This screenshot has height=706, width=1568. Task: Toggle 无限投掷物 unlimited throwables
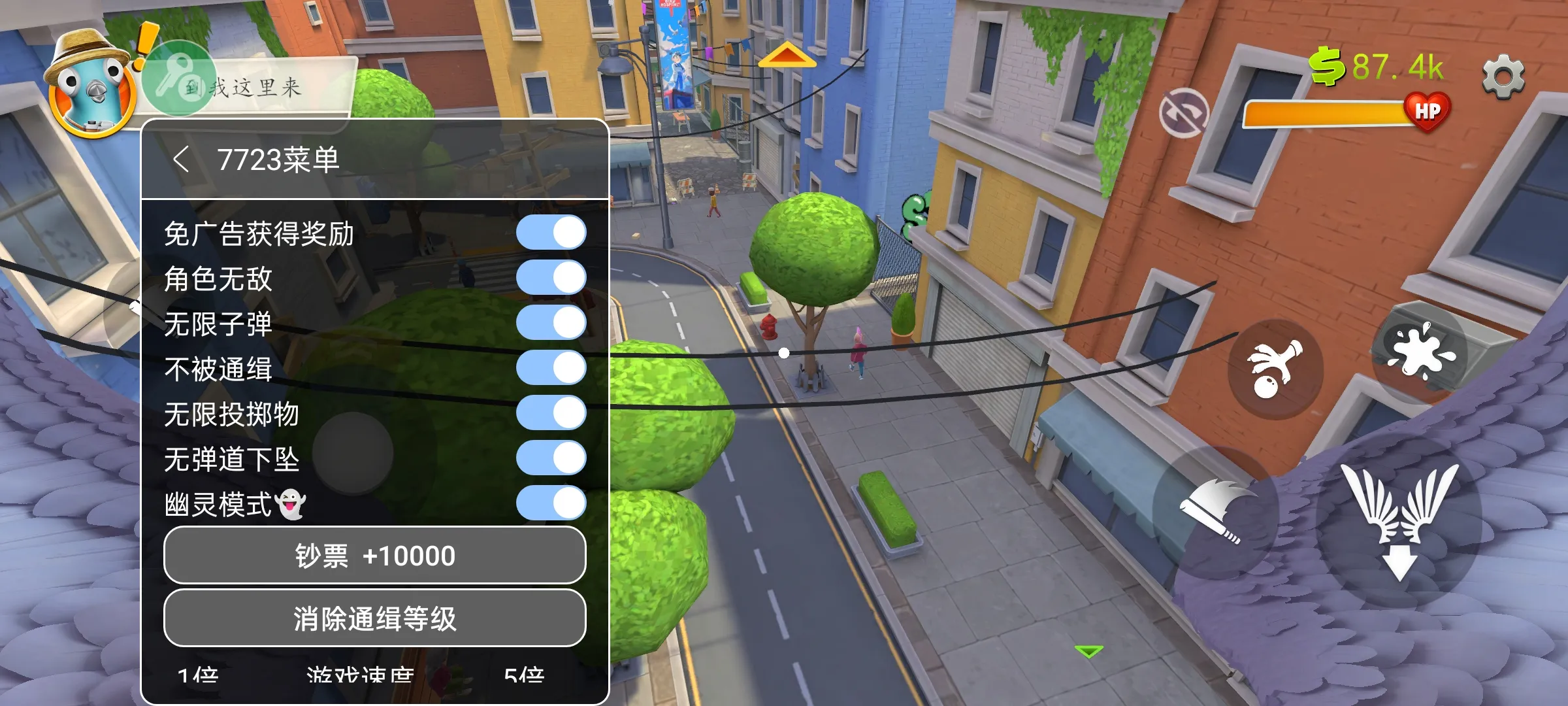[x=551, y=413]
